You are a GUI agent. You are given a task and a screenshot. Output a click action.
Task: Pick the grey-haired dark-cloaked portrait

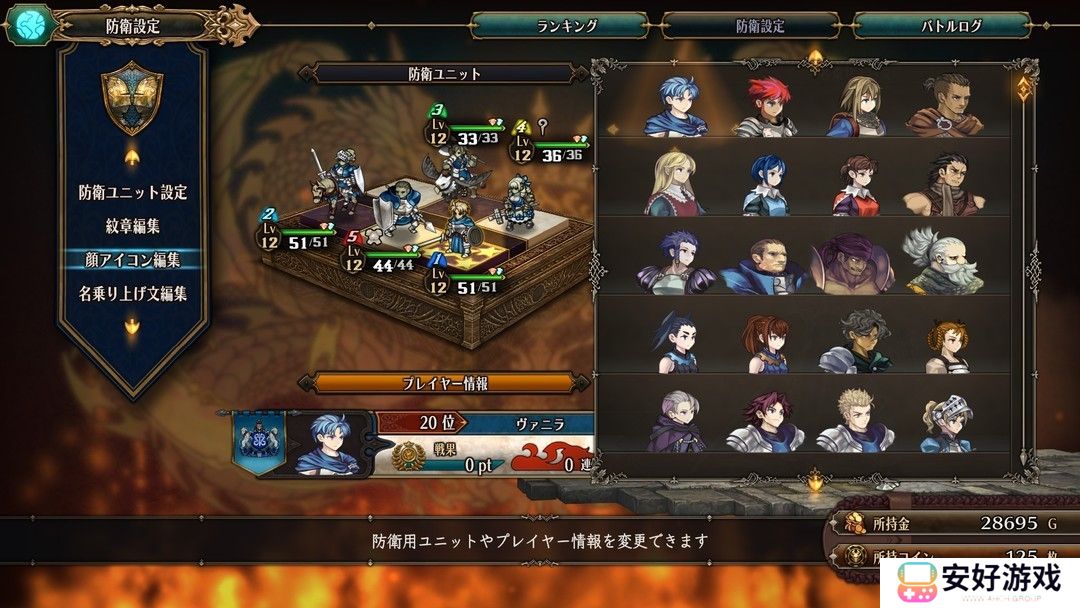click(676, 422)
